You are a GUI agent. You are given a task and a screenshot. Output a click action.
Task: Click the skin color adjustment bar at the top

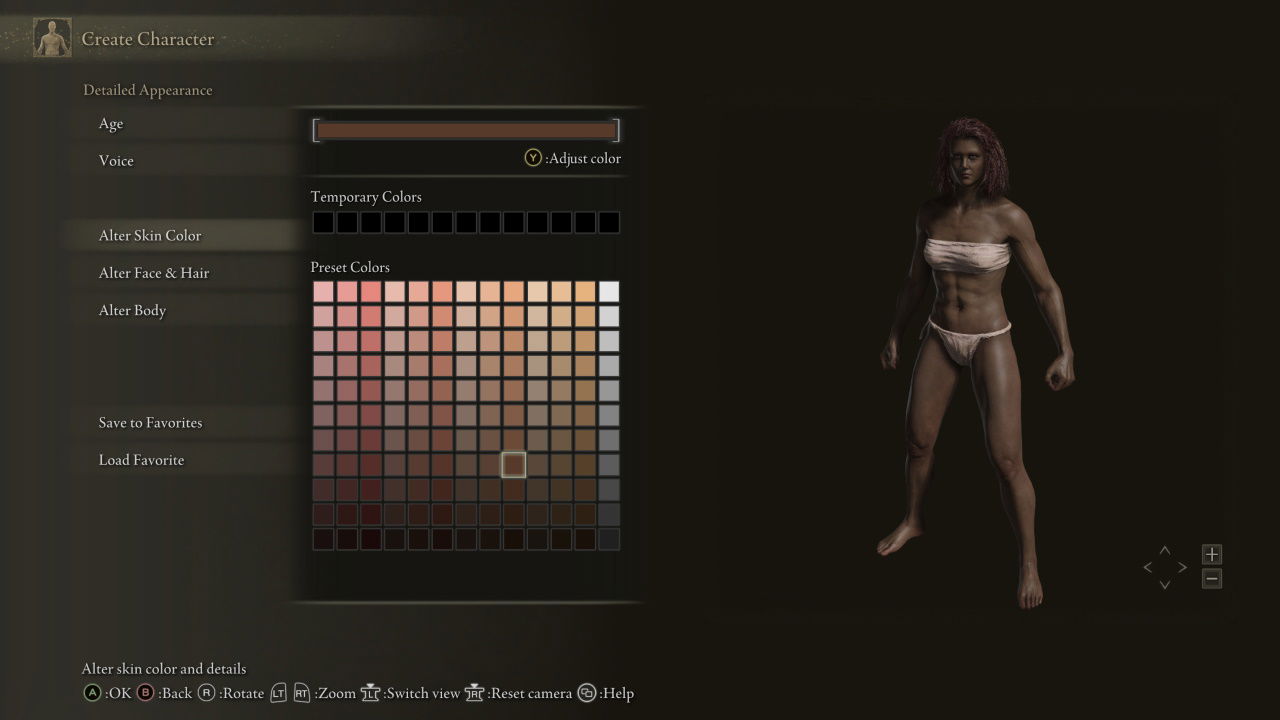tap(465, 129)
